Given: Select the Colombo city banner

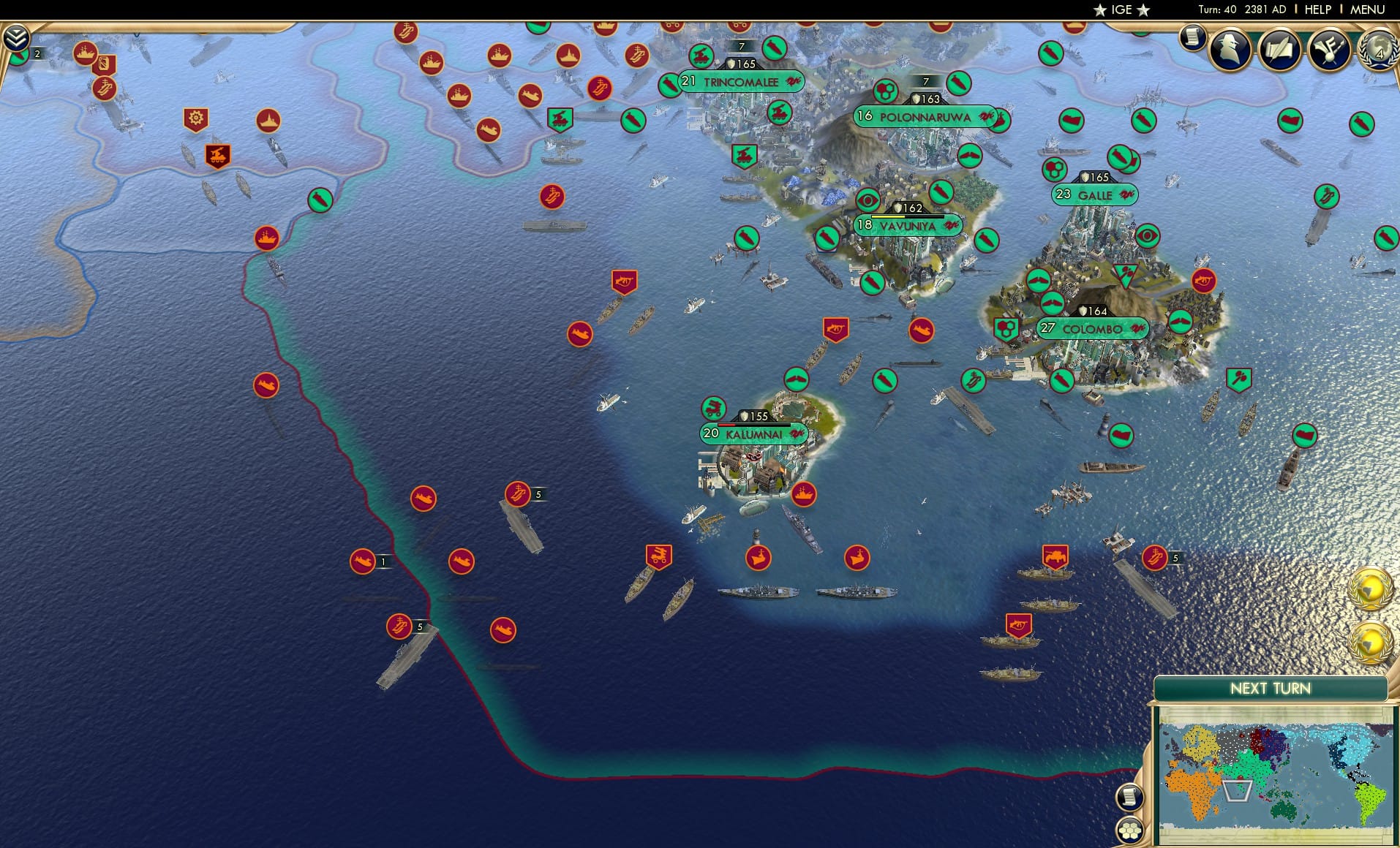Looking at the screenshot, I should [1091, 329].
